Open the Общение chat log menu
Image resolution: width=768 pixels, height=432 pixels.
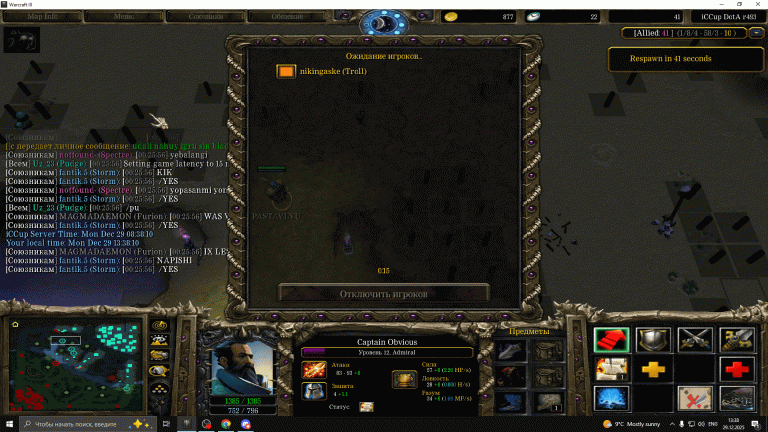point(288,17)
